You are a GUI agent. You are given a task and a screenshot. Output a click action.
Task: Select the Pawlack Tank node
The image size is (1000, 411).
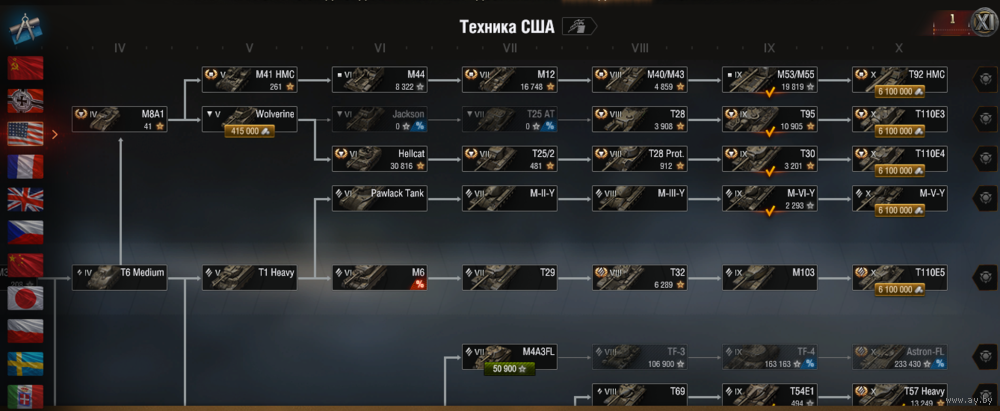coord(380,197)
